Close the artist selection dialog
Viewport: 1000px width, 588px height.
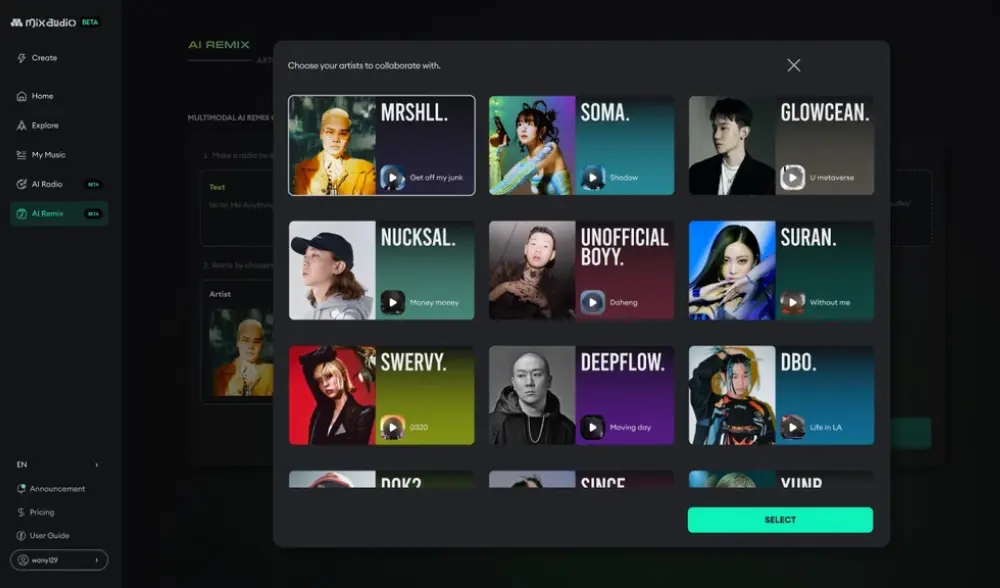(793, 65)
